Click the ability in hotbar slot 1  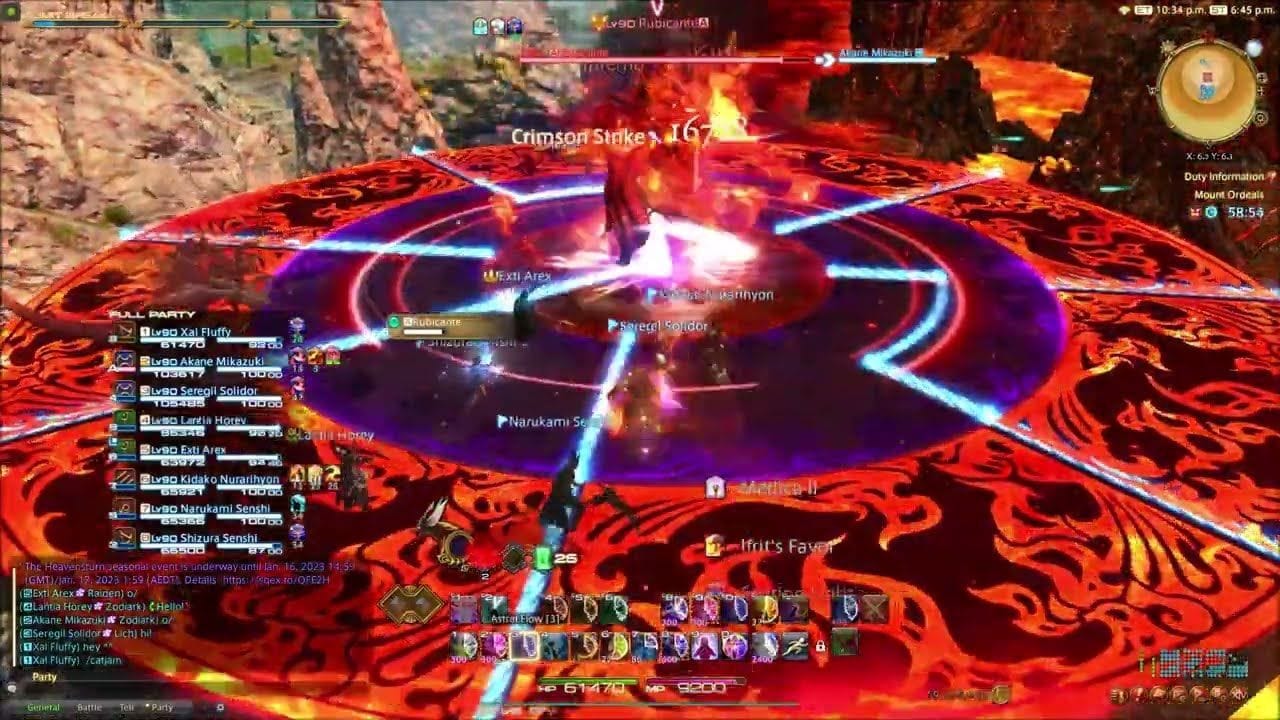(462, 608)
